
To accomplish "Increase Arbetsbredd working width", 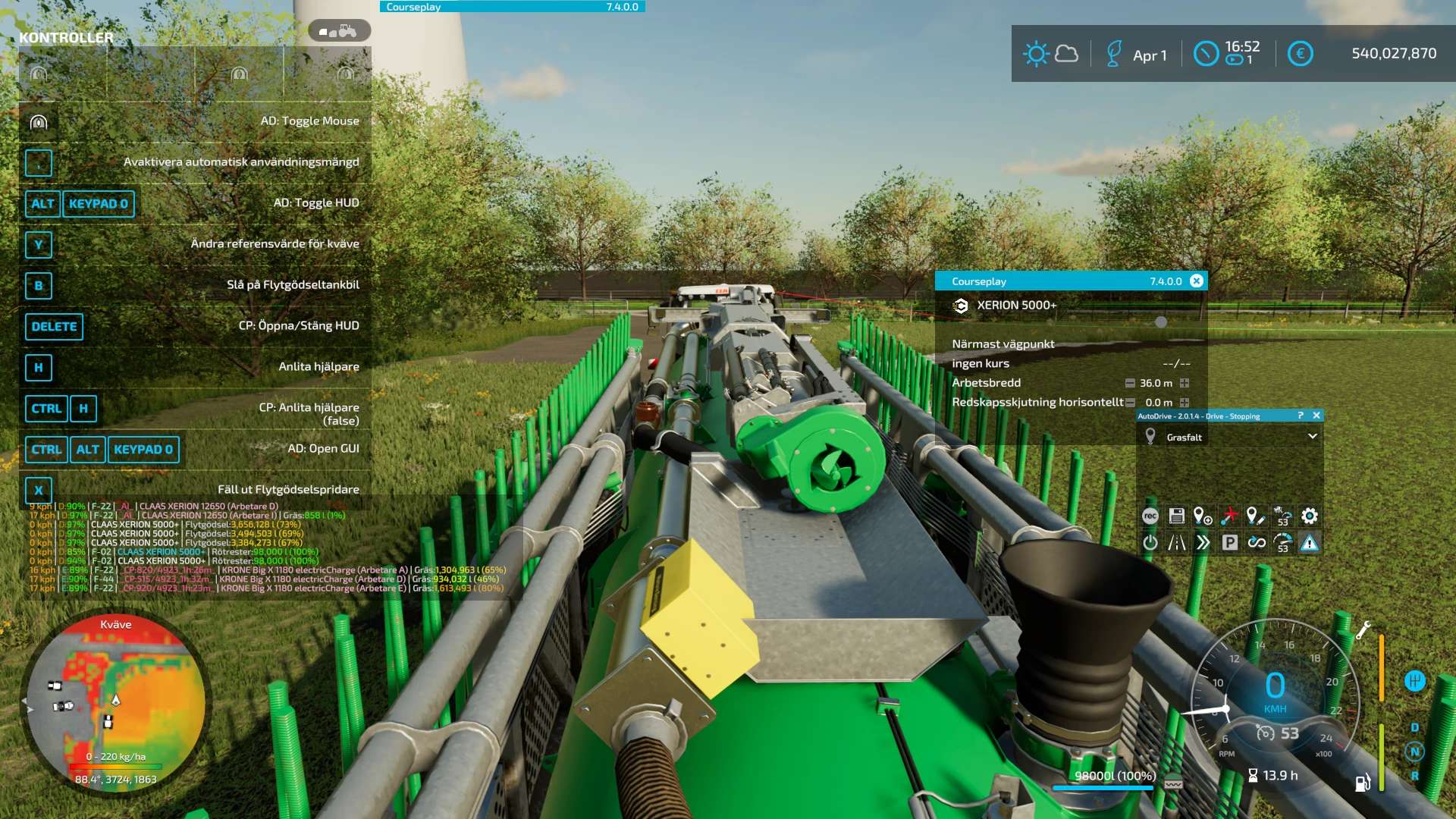I will [1185, 383].
